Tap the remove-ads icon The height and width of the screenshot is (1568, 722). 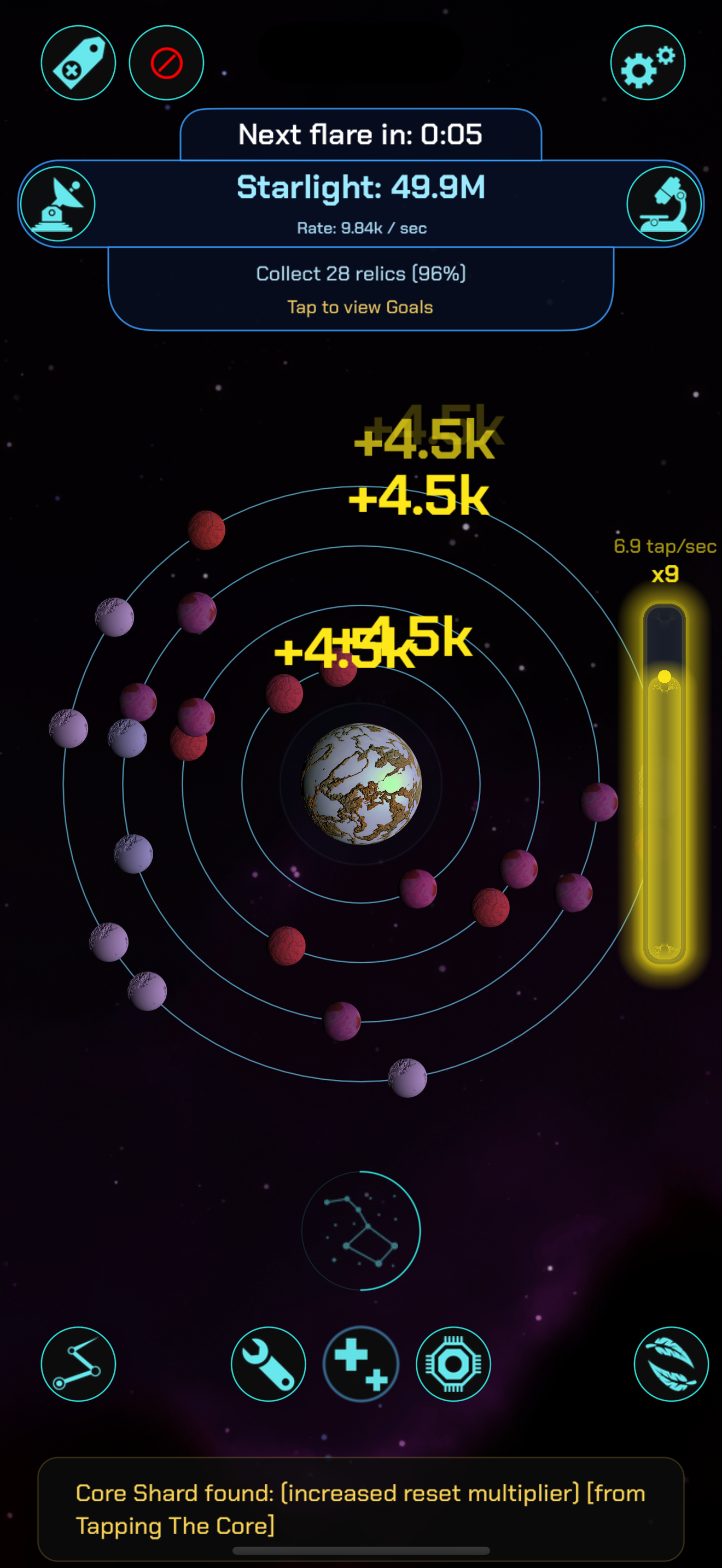(165, 63)
